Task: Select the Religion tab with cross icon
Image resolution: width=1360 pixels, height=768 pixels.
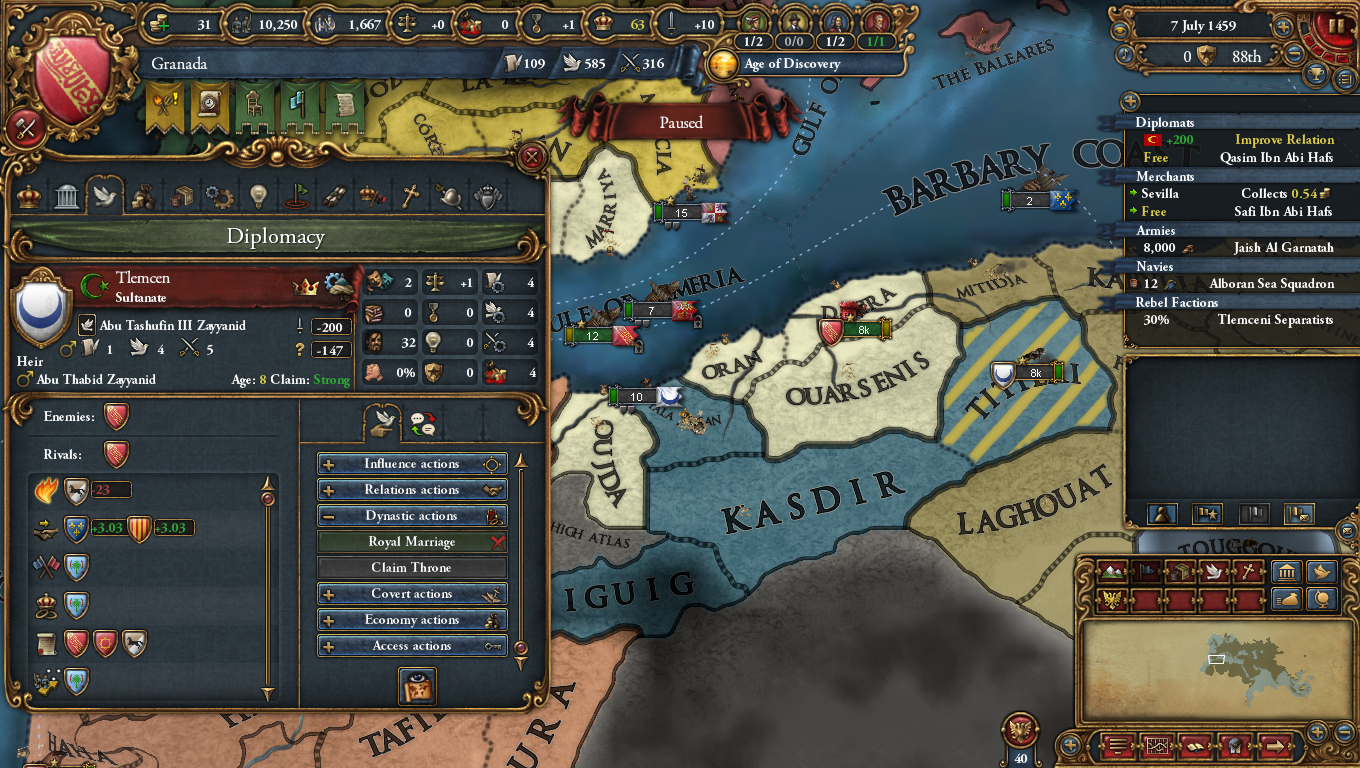Action: tap(411, 196)
